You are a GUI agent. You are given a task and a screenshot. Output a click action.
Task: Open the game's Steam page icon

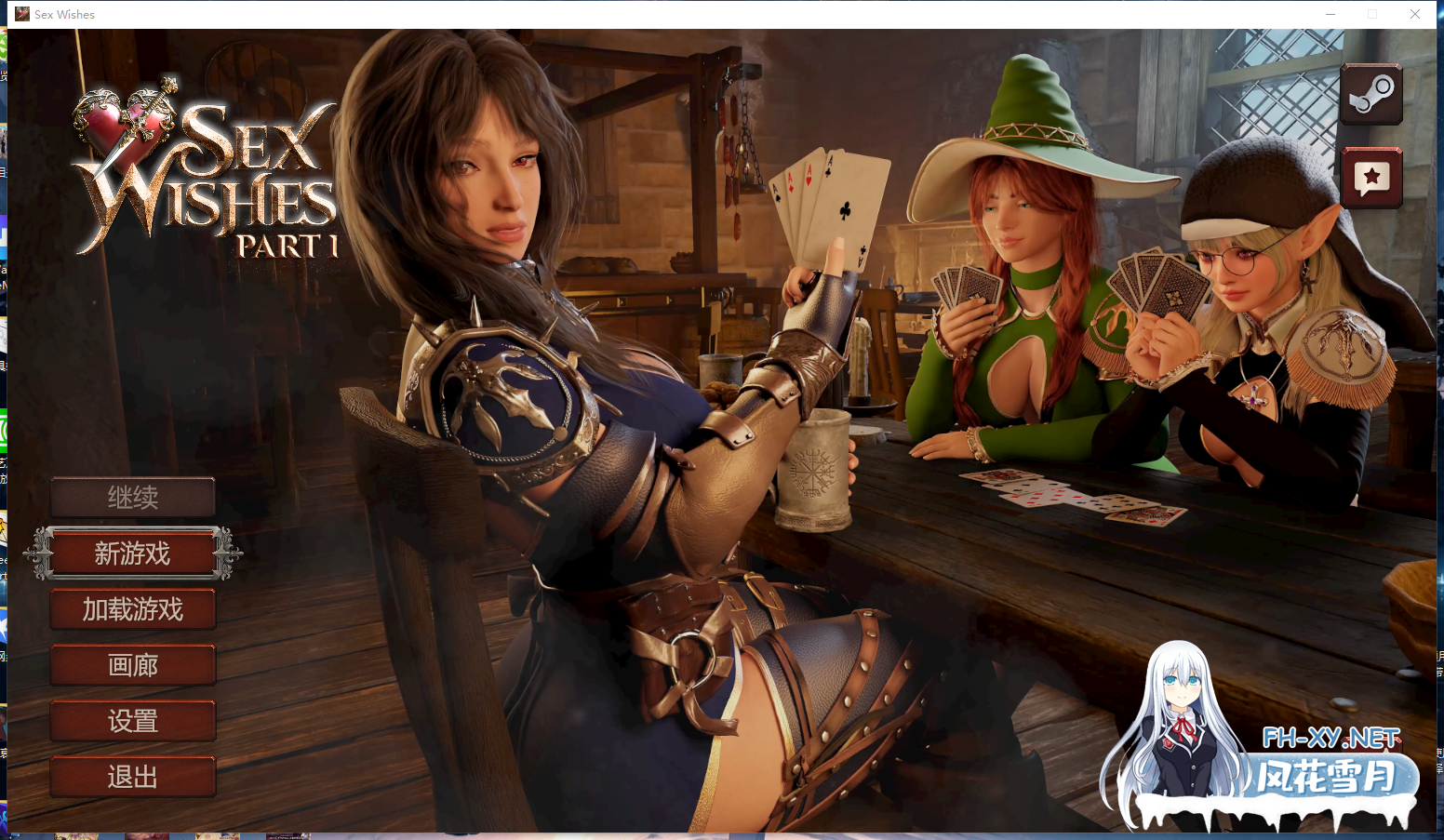pos(1371,94)
